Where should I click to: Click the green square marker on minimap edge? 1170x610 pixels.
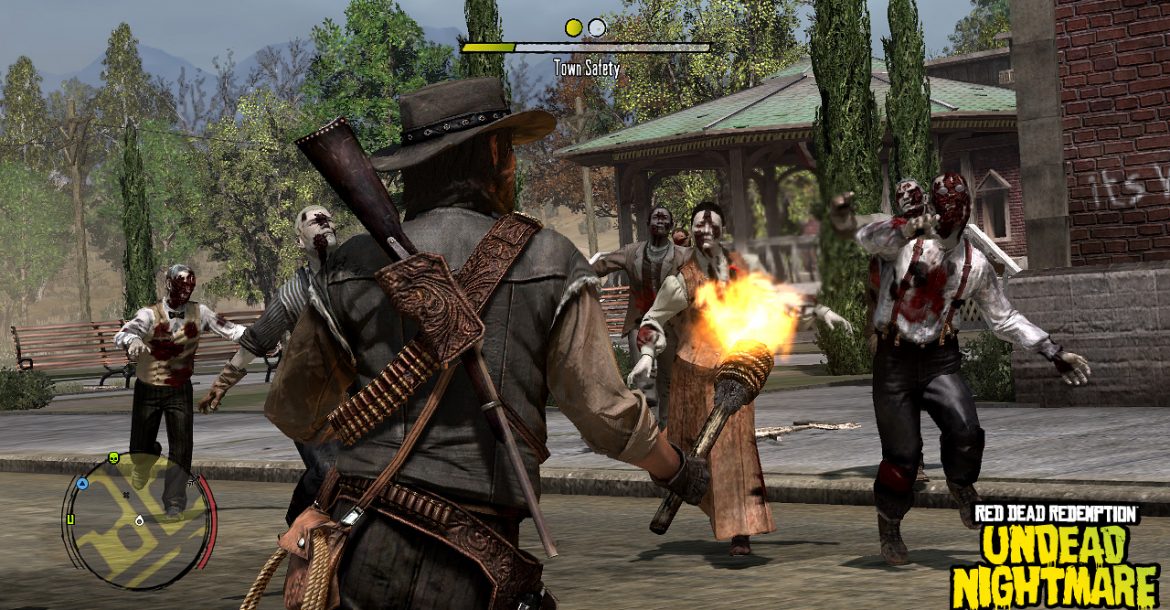click(x=70, y=519)
